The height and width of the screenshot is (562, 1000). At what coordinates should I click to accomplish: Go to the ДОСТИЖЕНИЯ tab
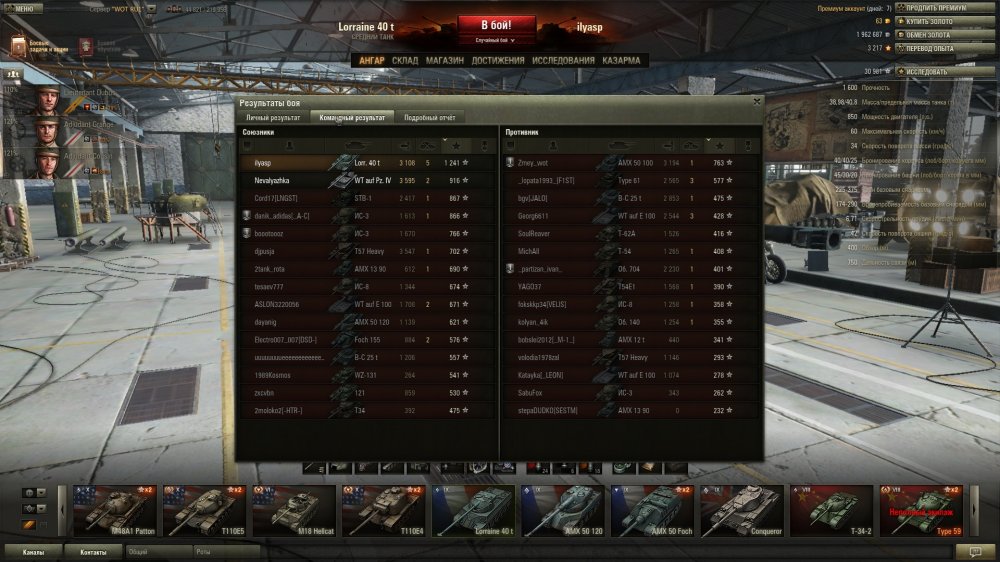coord(498,60)
